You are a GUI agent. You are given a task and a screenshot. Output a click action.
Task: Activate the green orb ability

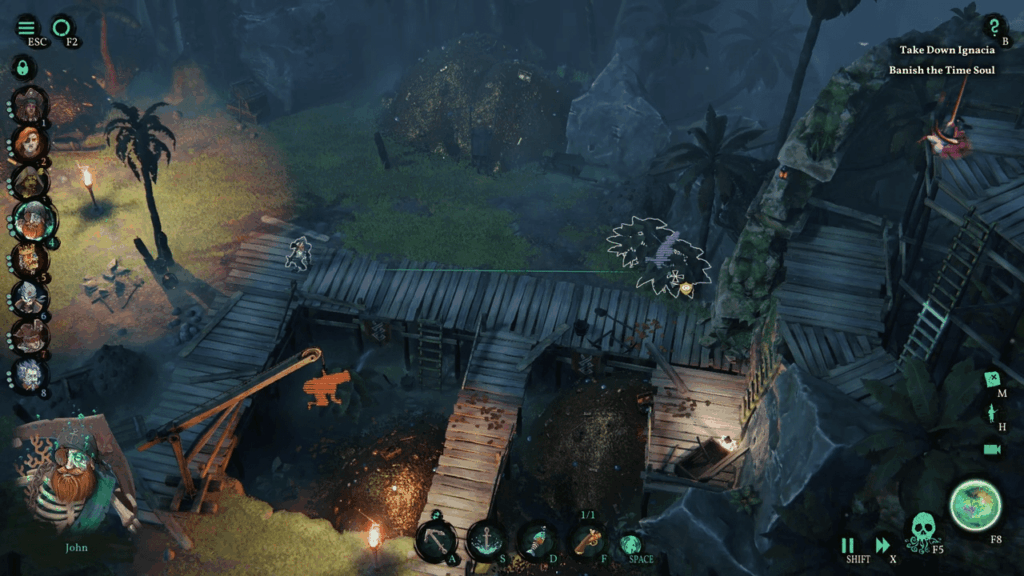(x=630, y=544)
